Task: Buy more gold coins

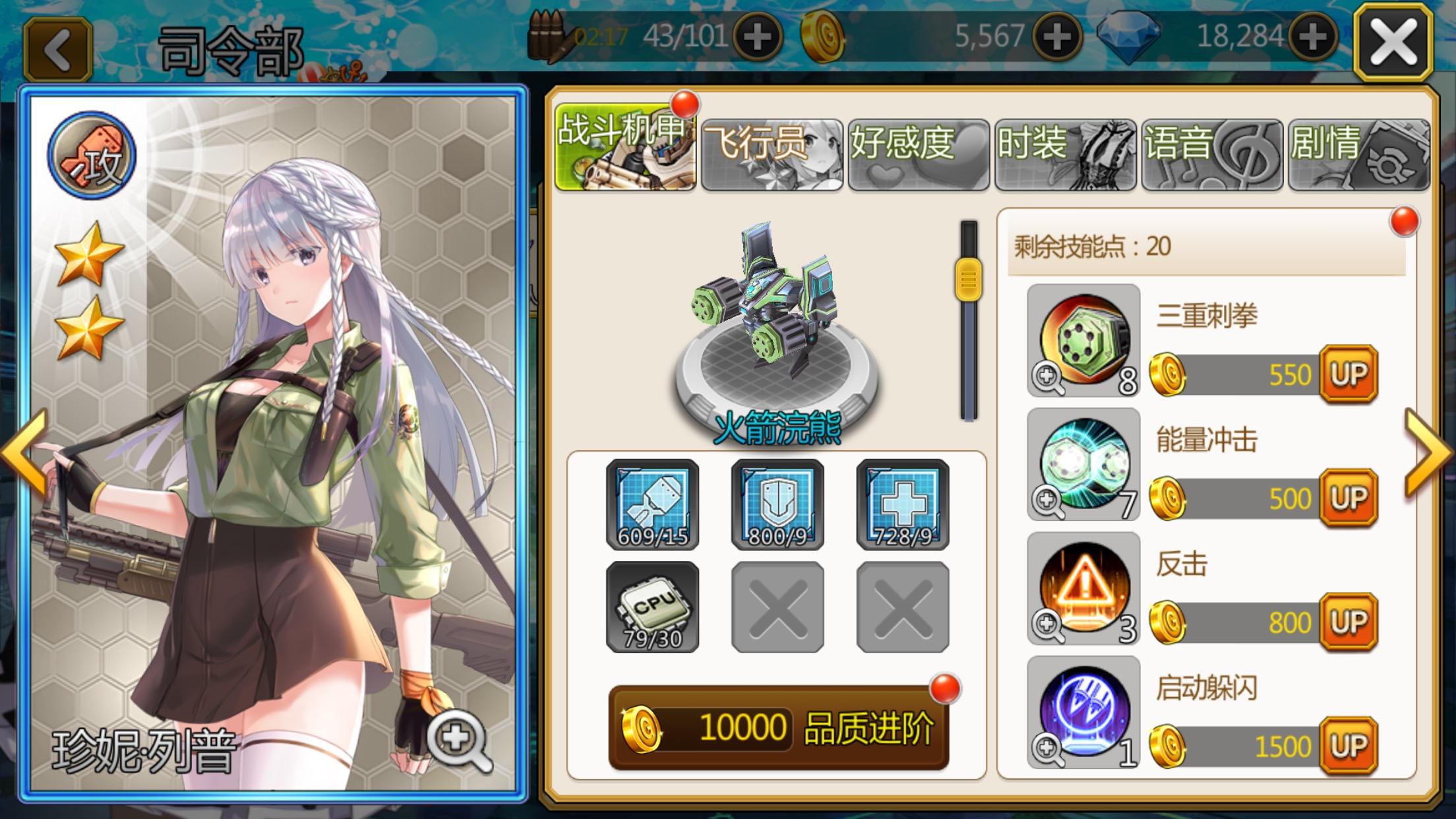Action: point(1057,37)
